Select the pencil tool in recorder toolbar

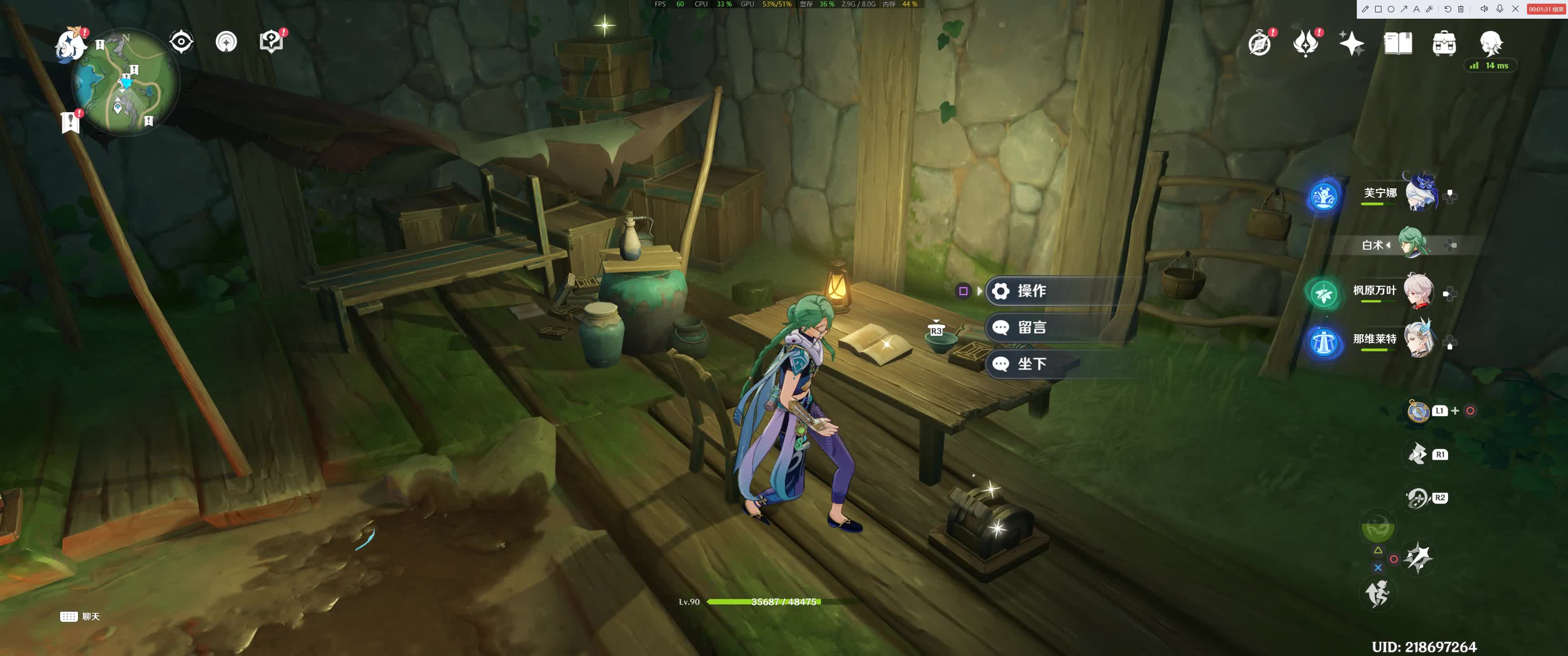tap(1366, 9)
